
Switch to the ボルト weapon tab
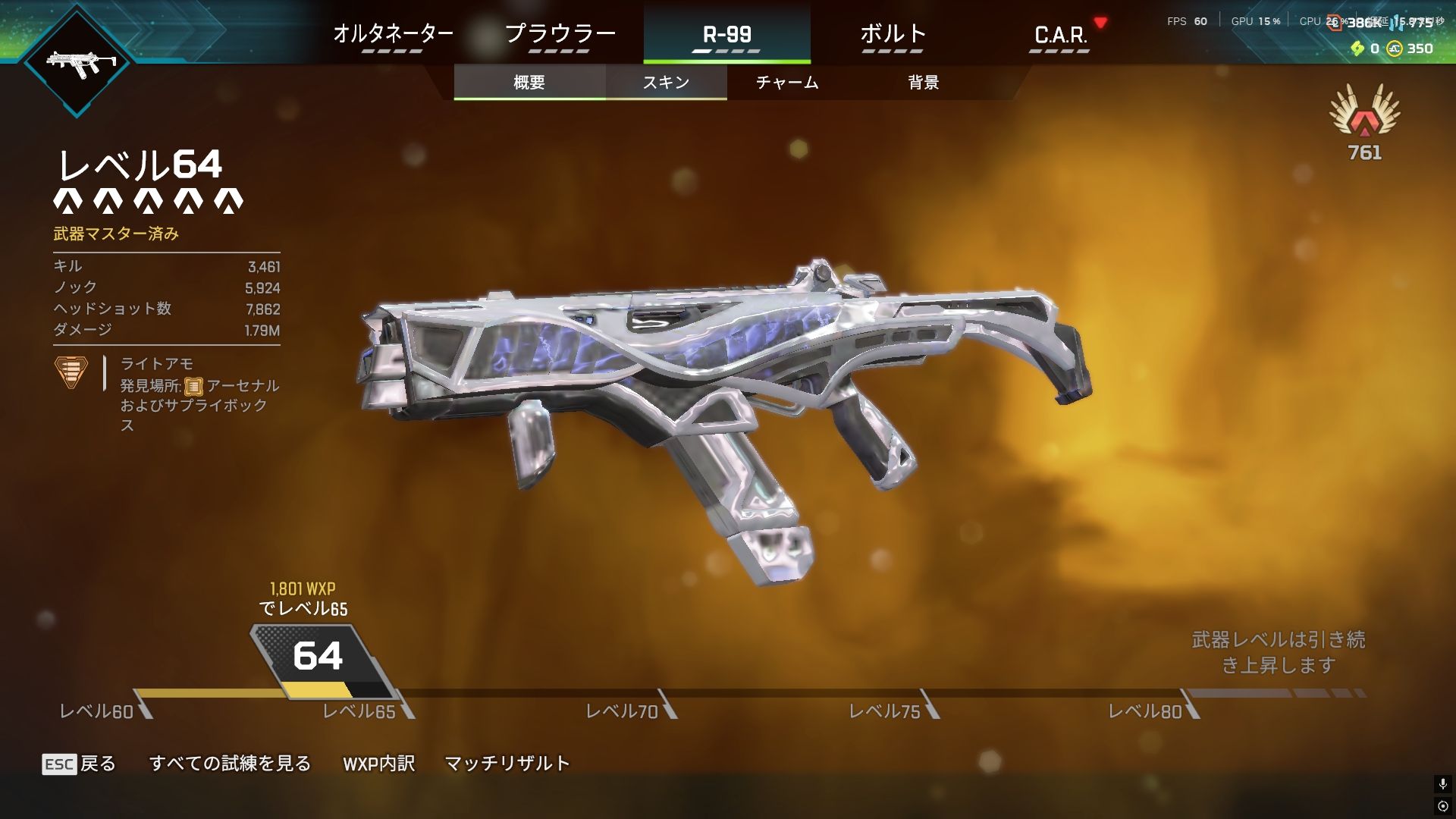[x=893, y=35]
